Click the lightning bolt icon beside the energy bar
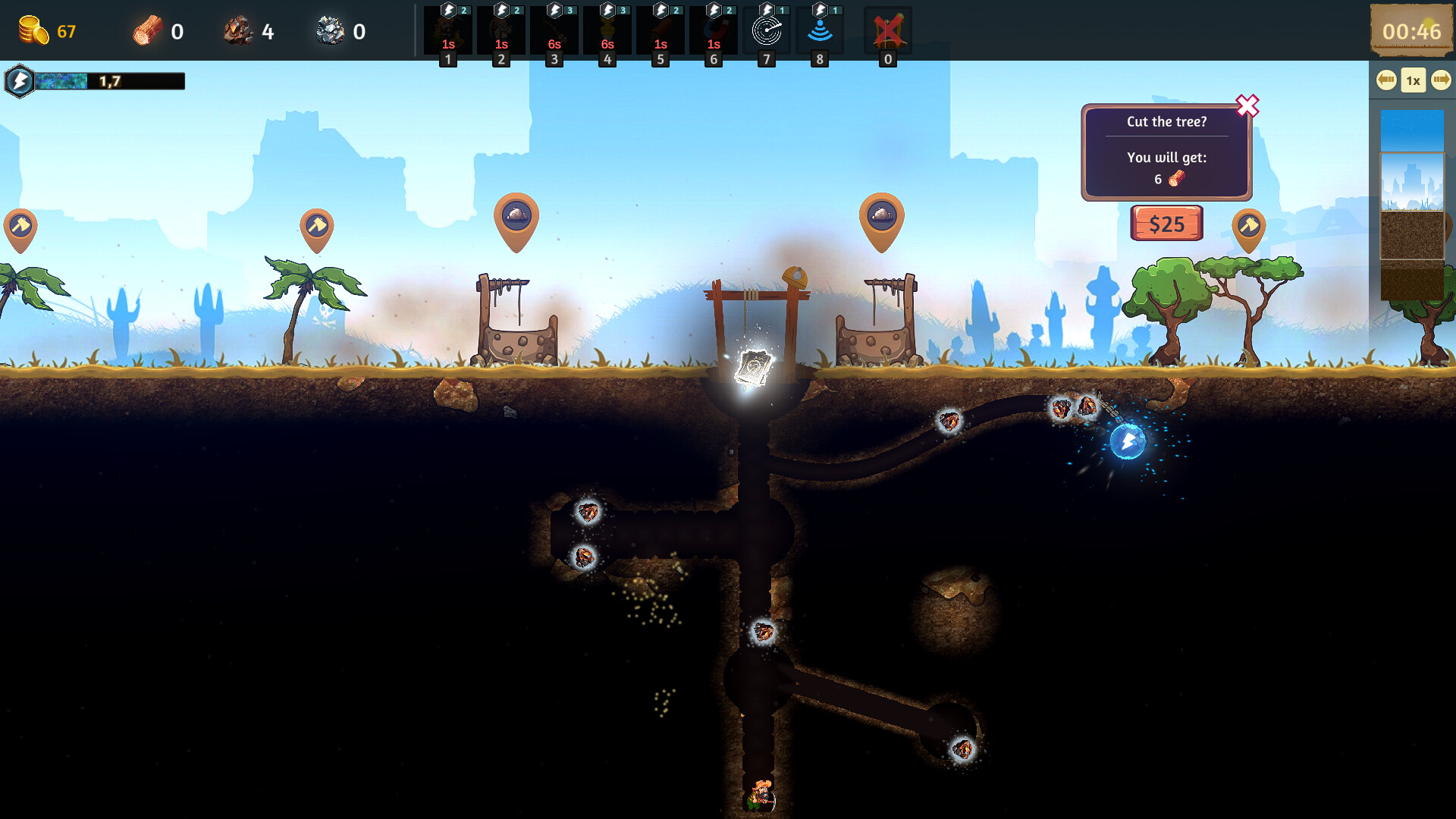 tap(20, 80)
